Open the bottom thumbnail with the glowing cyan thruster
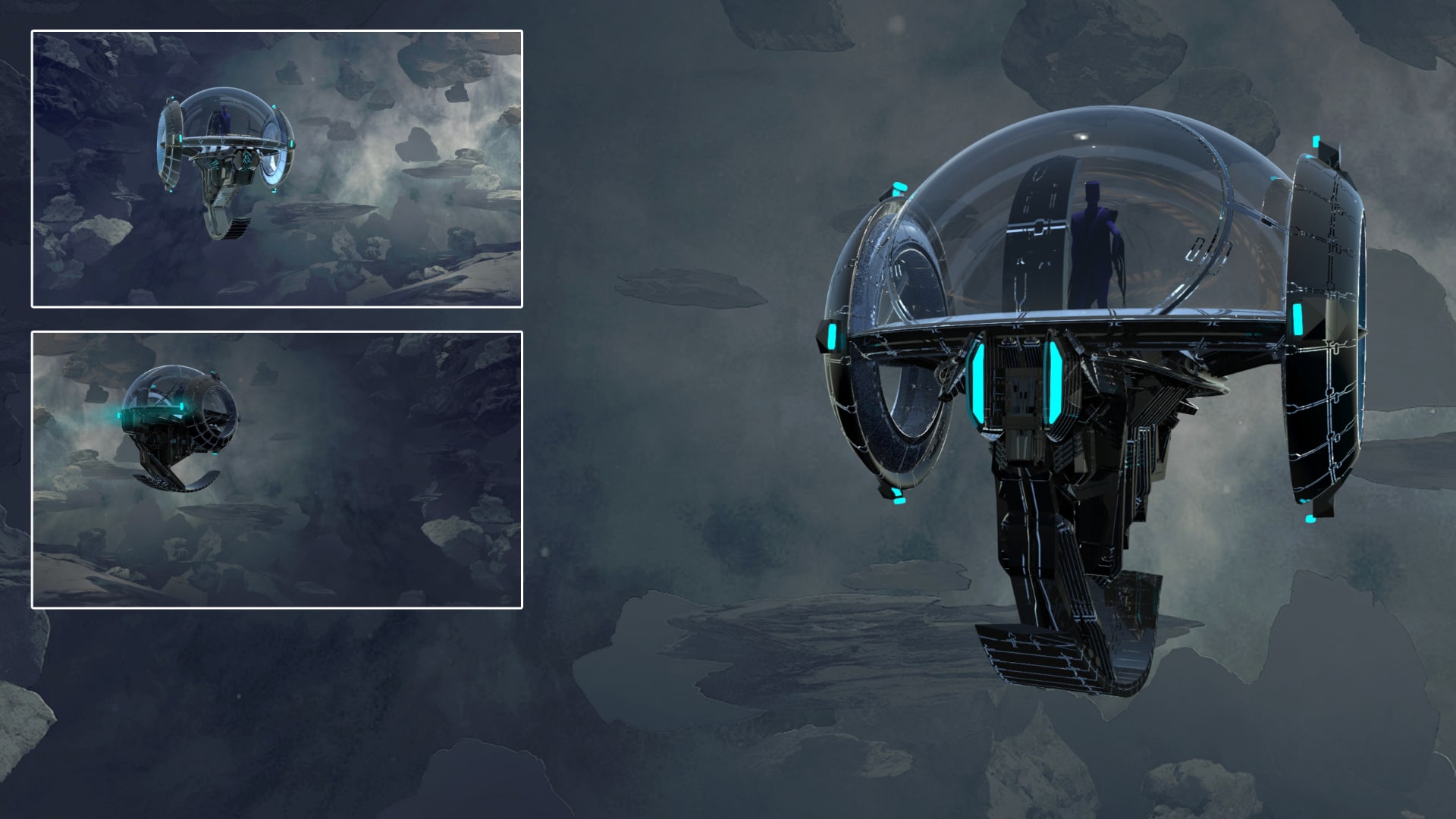The height and width of the screenshot is (819, 1456). [277, 469]
